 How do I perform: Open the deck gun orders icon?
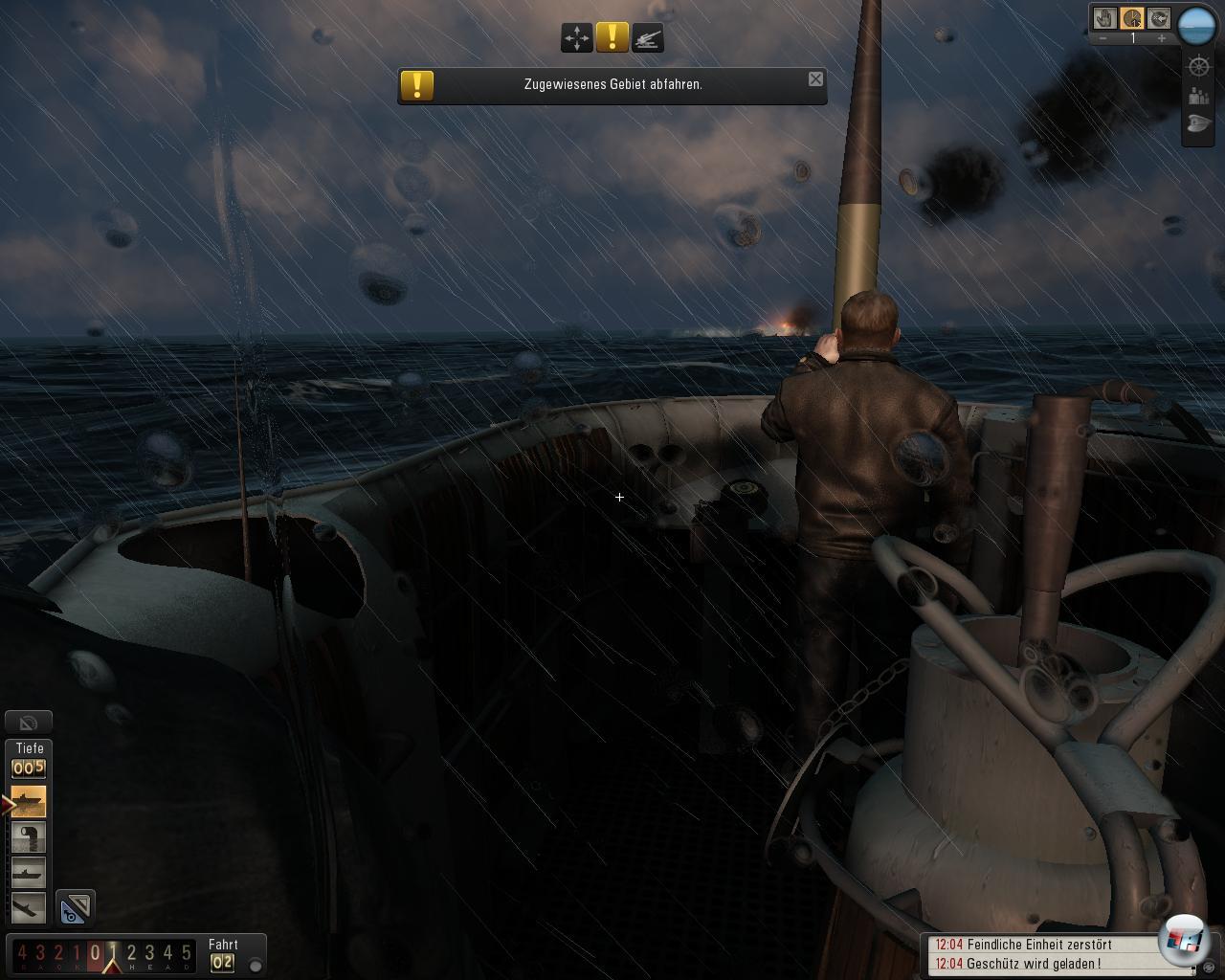(x=648, y=38)
